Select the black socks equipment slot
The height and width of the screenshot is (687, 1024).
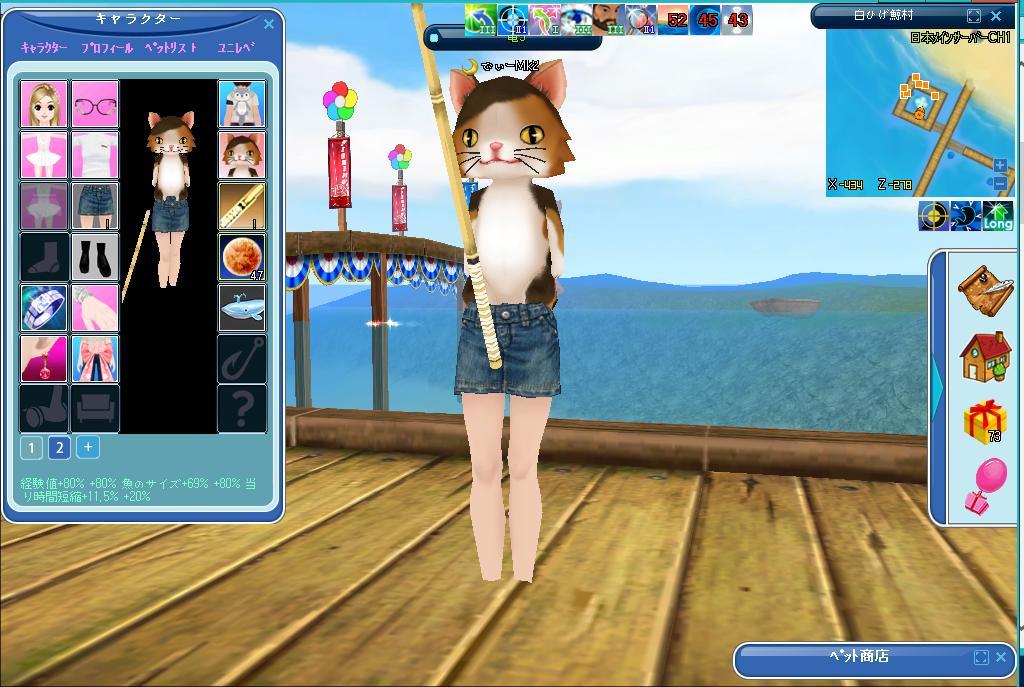95,257
